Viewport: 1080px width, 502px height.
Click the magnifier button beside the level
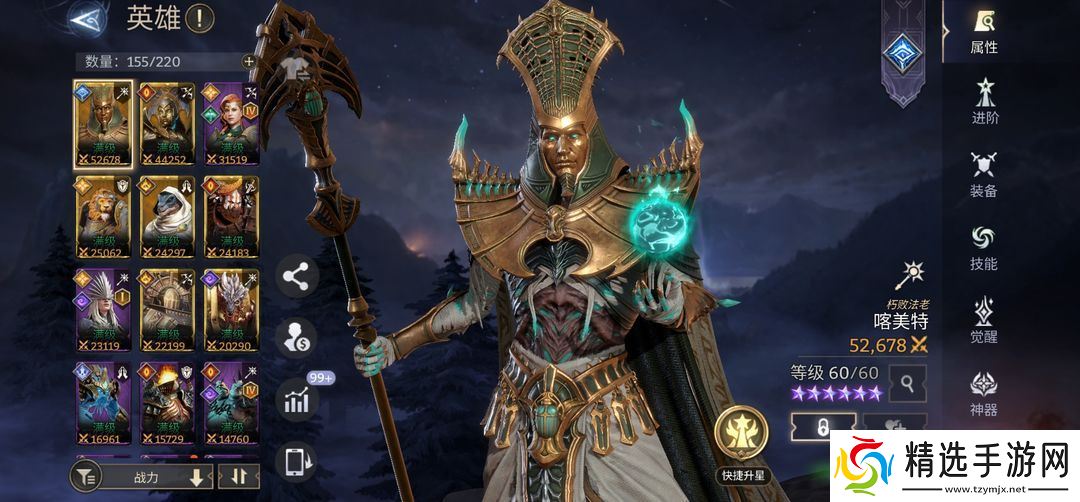[x=908, y=382]
